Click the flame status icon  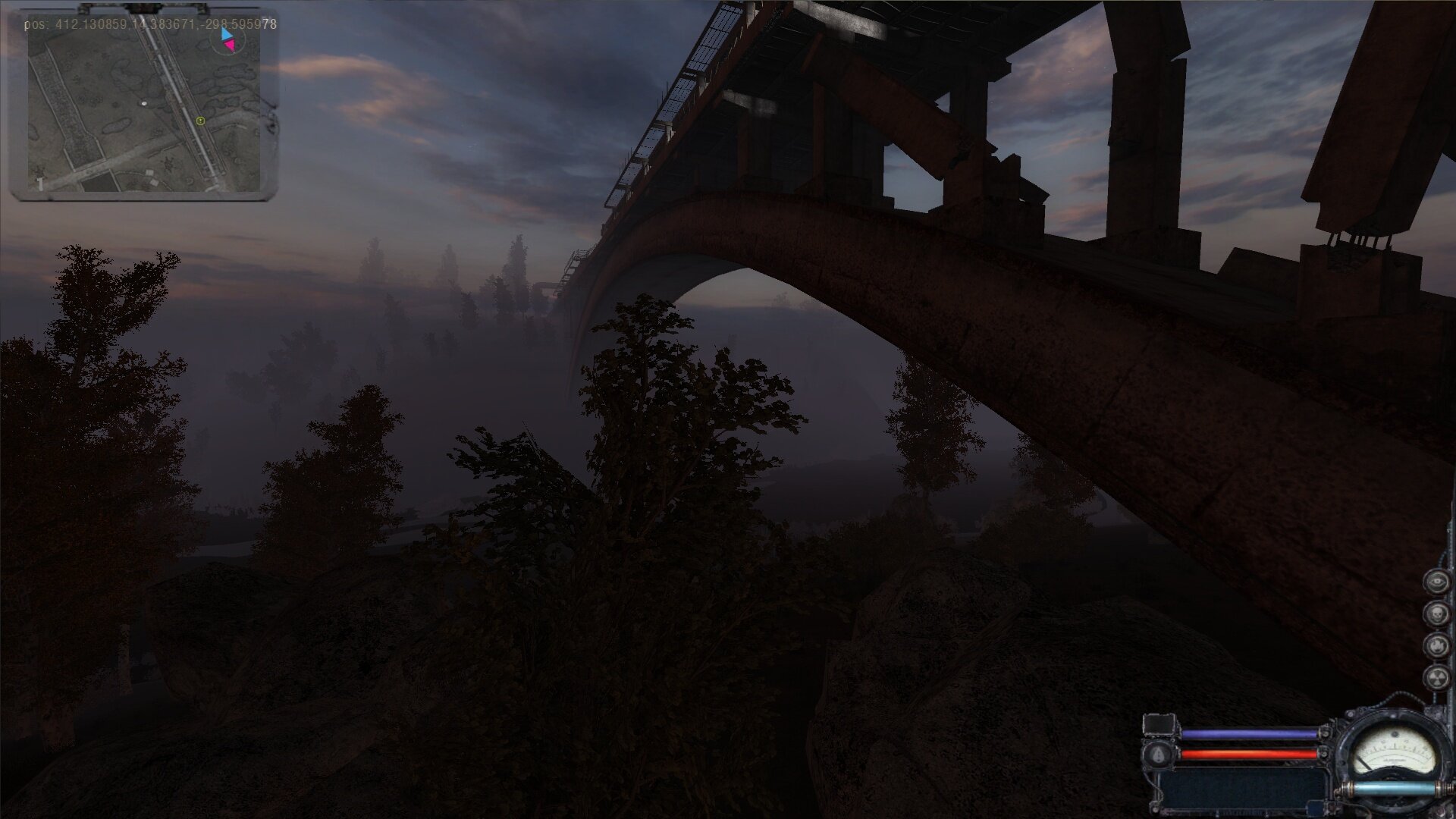(x=1435, y=645)
